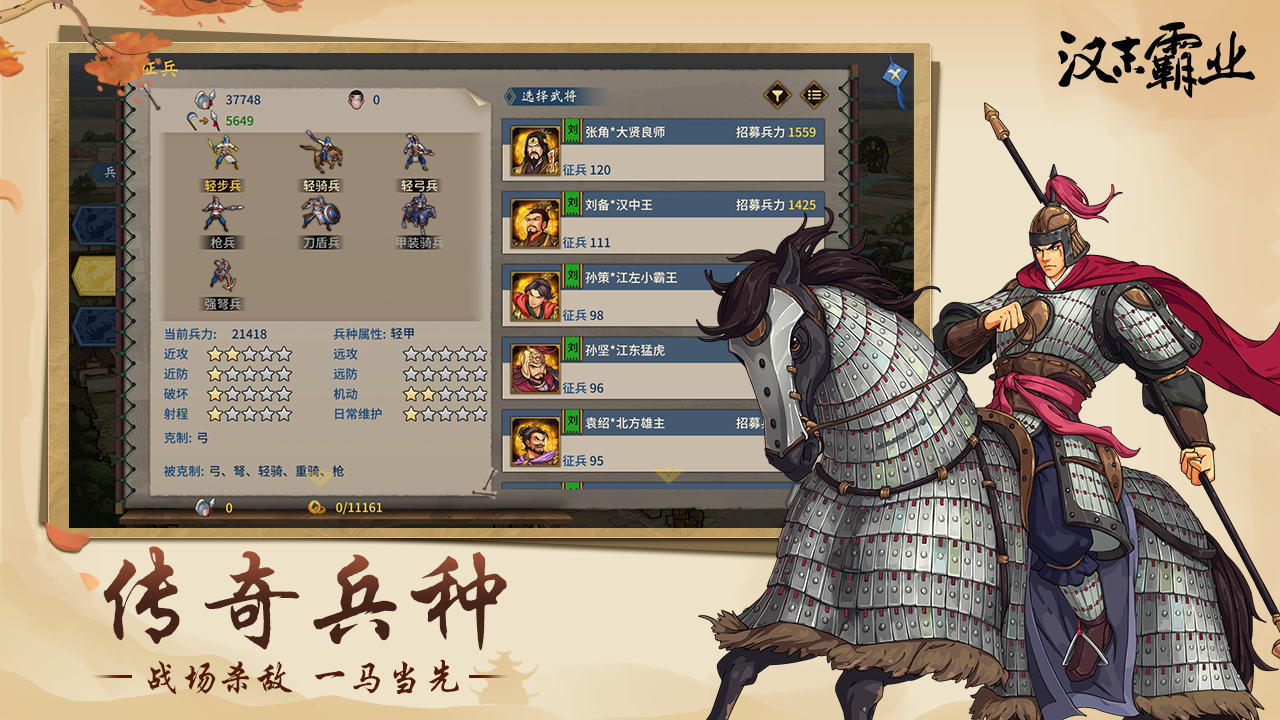
Task: Highlight the currently selected 轻步兵 label toggle
Action: coord(222,184)
